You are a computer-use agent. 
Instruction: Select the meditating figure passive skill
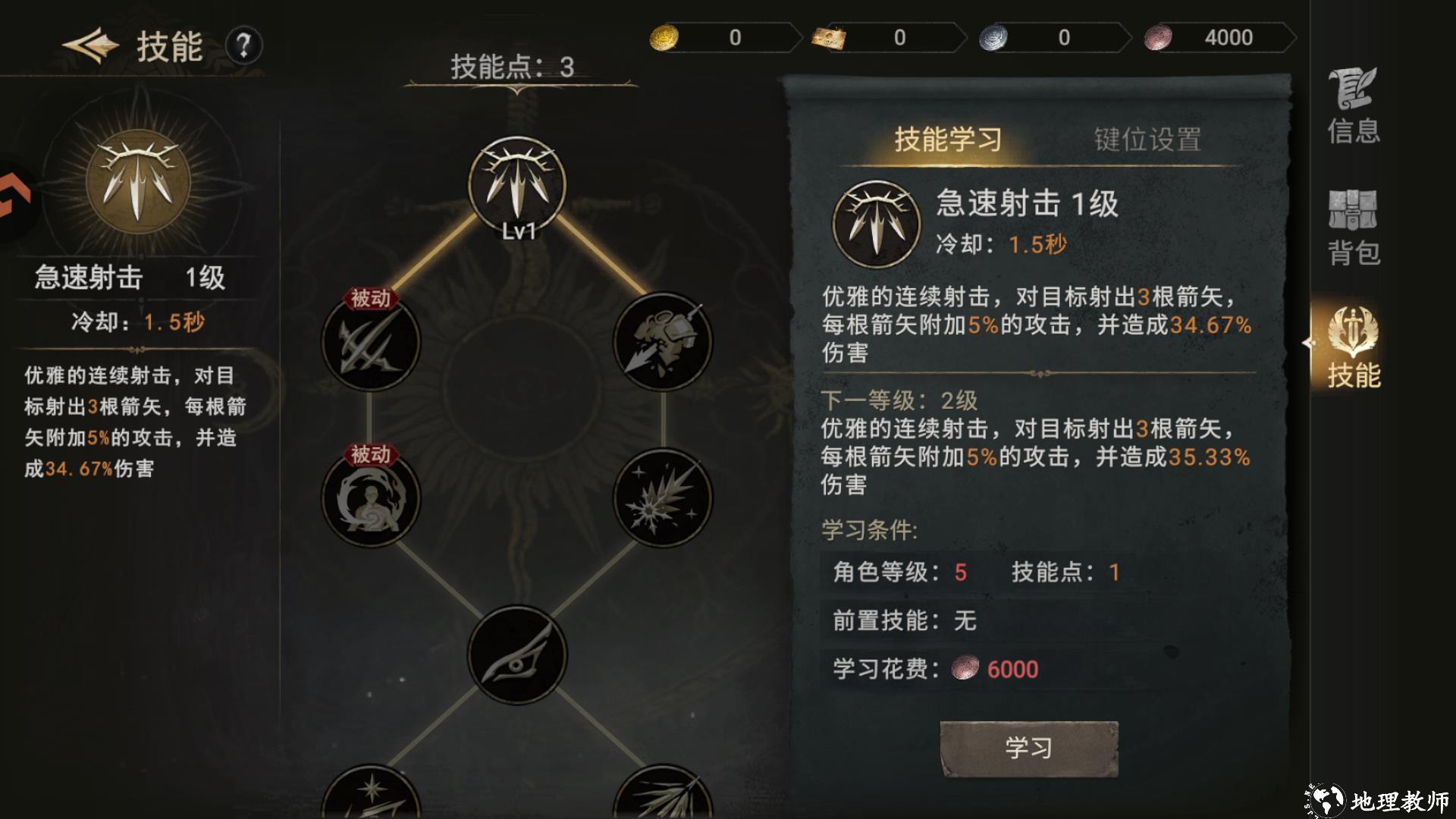click(371, 498)
